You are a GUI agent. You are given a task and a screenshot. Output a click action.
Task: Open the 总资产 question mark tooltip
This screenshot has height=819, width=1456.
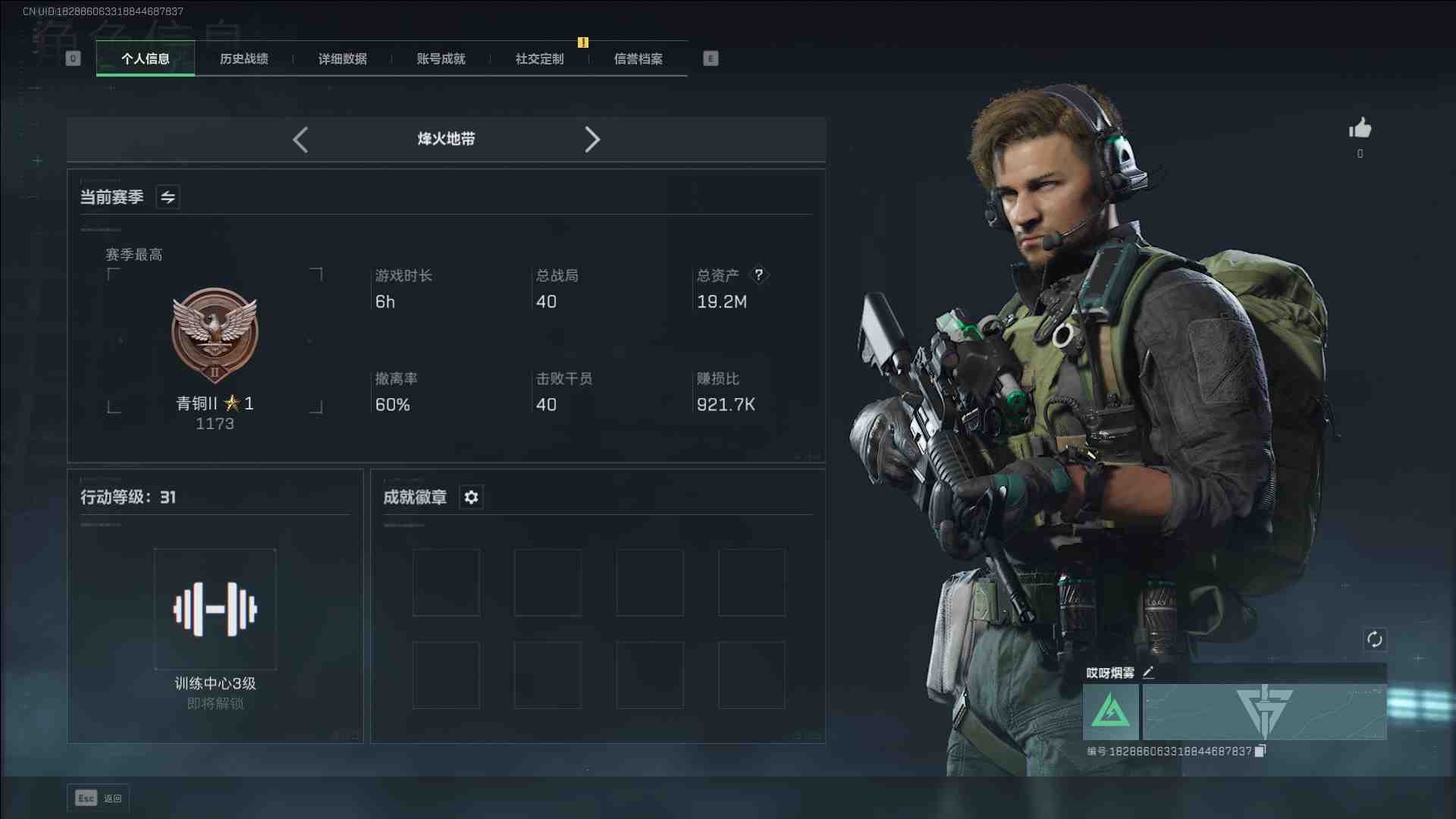click(x=758, y=275)
